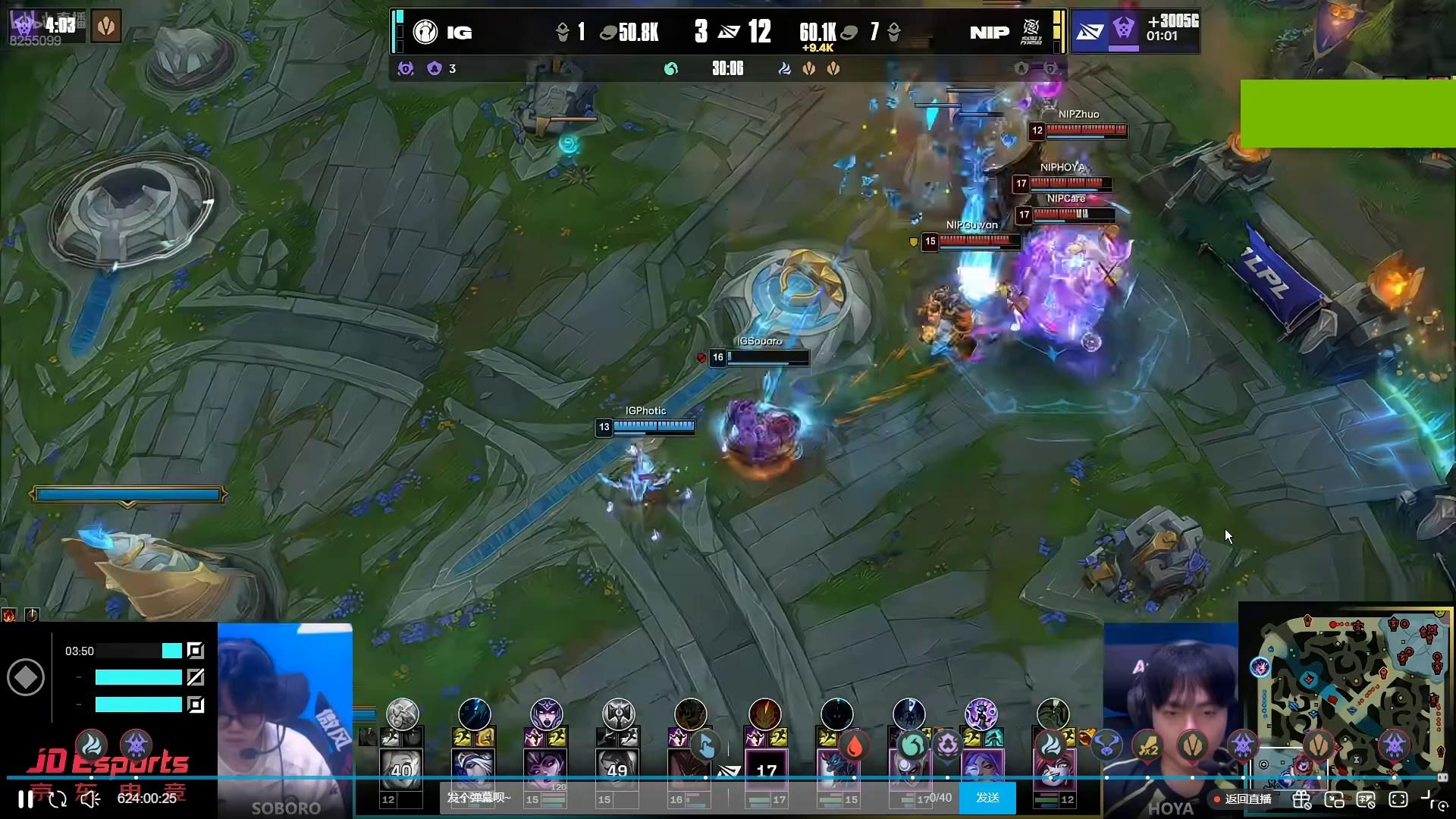The image size is (1456, 819).
Task: Toggle the loop playback icon
Action: 58,799
